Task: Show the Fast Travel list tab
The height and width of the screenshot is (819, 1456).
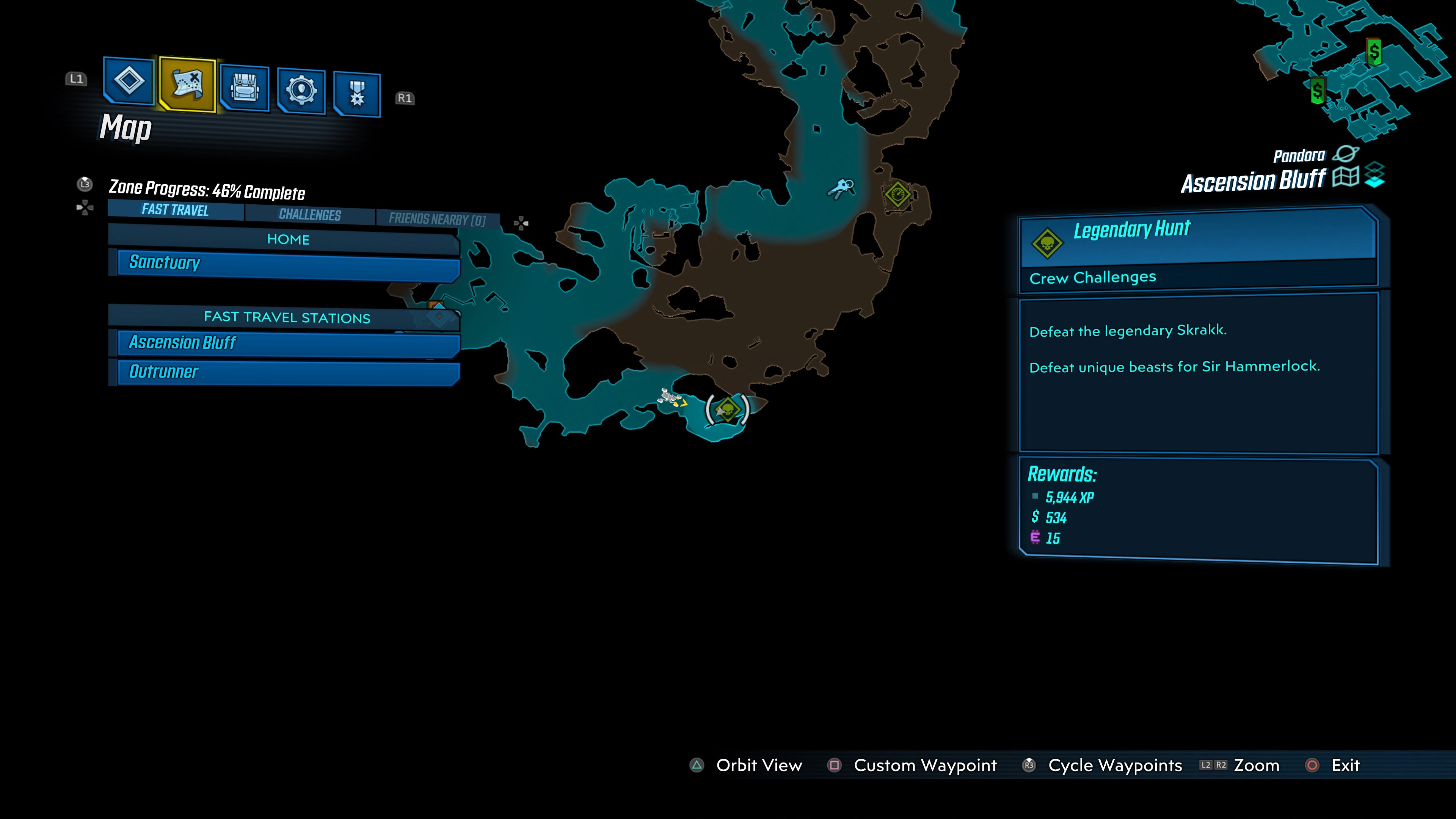Action: (x=175, y=210)
